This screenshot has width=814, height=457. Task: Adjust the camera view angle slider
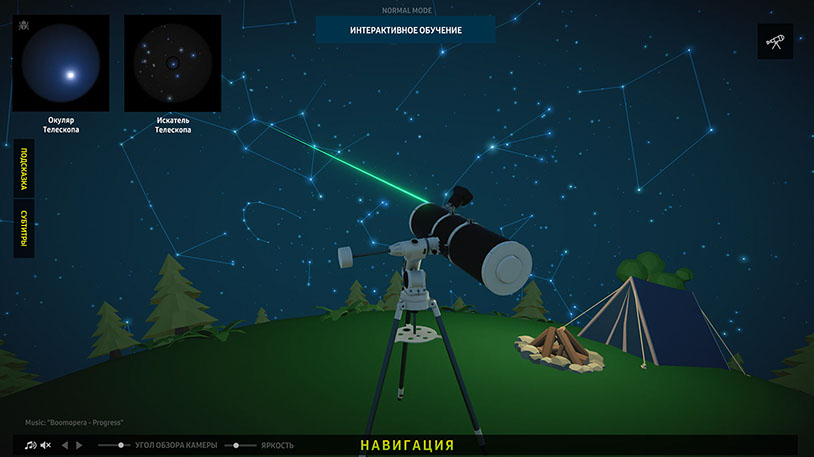[121, 445]
